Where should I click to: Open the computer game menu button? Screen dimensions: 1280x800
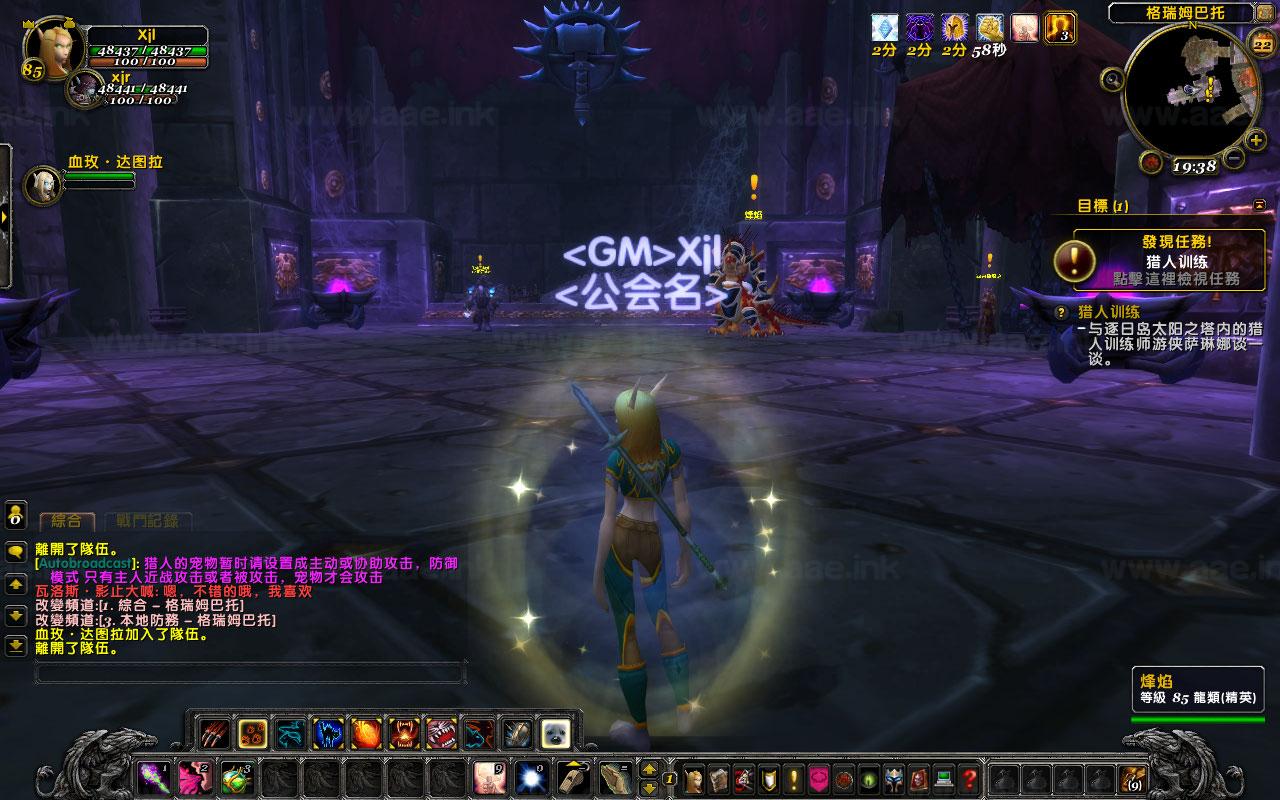943,777
